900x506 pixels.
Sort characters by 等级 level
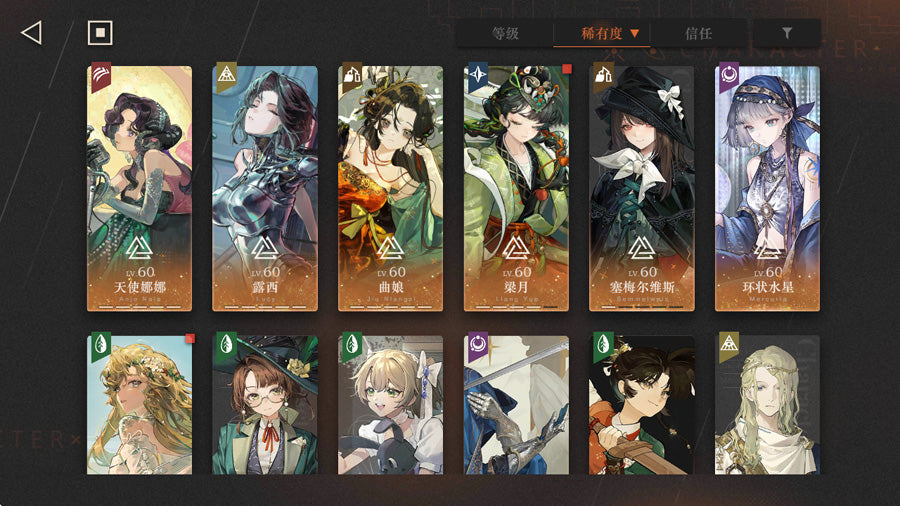coord(505,33)
